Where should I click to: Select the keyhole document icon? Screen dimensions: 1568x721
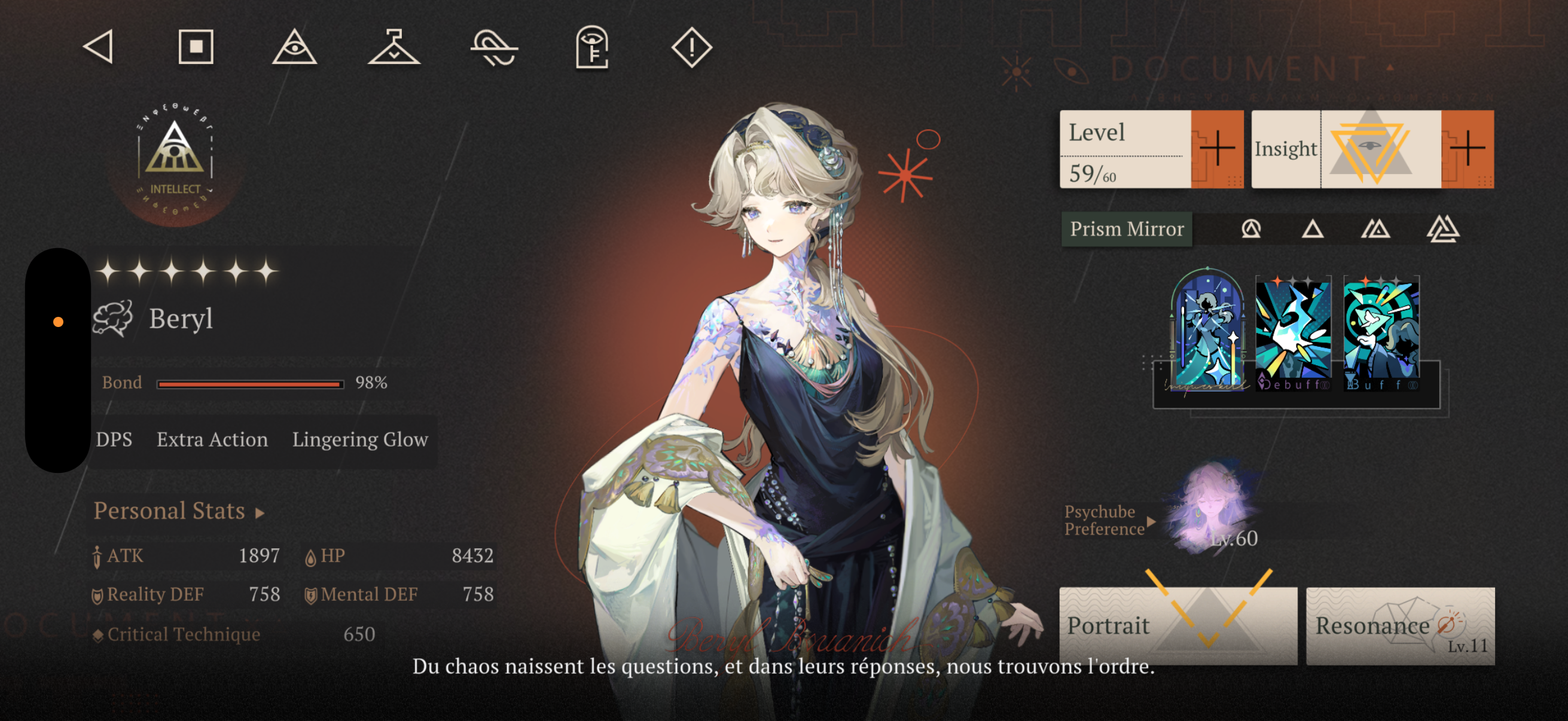[x=591, y=47]
